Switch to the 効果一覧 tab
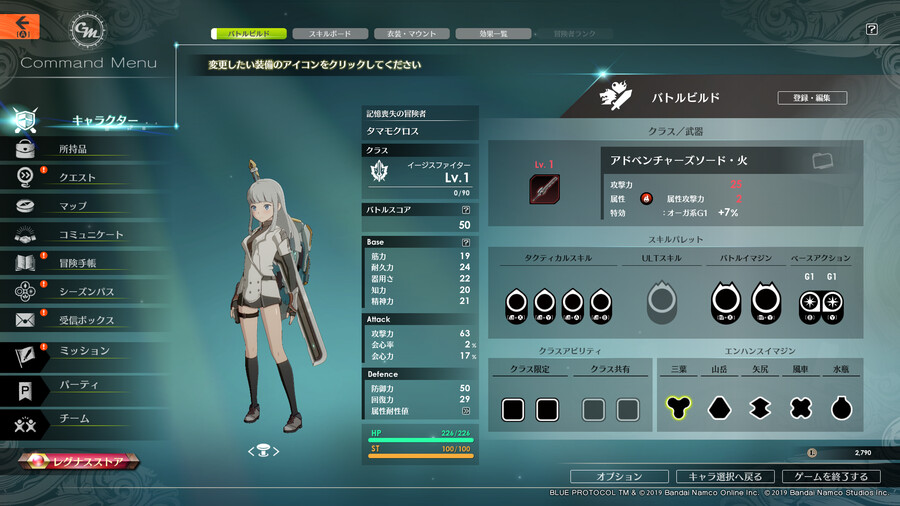 tap(493, 34)
